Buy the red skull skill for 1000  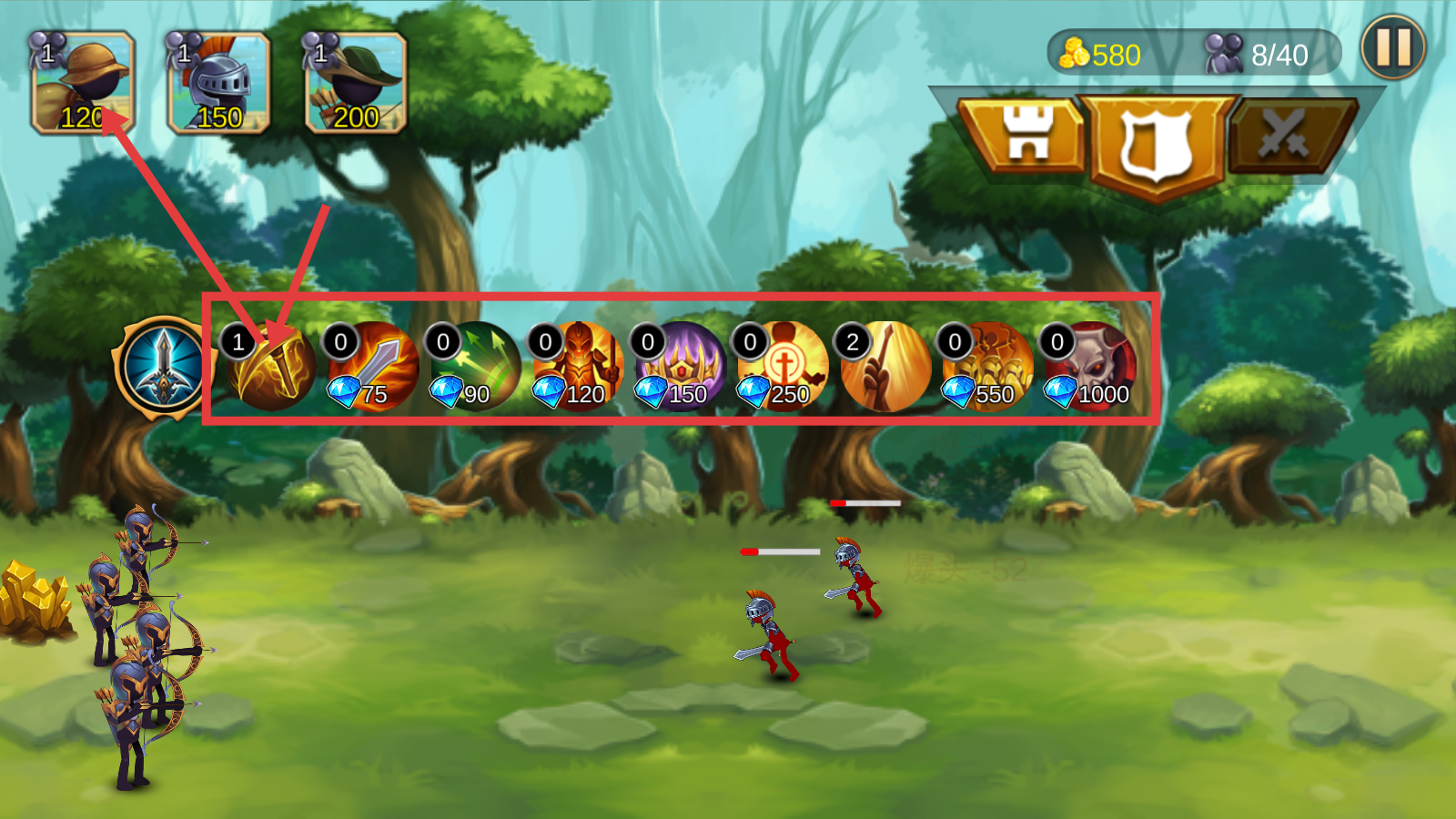(1090, 367)
